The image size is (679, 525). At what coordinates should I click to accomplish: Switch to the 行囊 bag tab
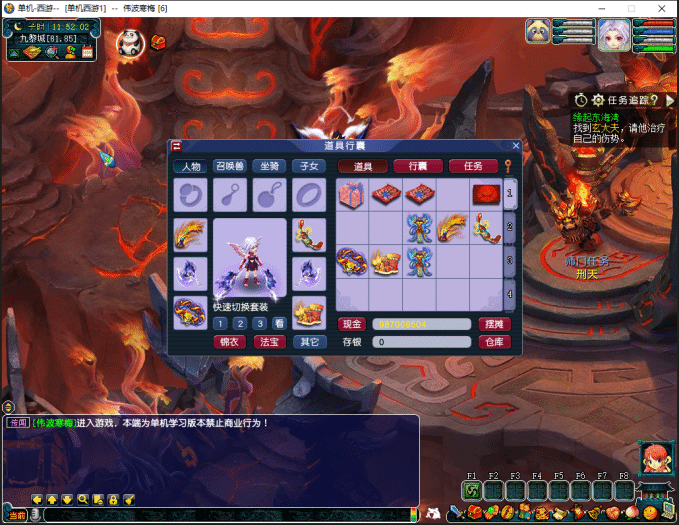[417, 166]
